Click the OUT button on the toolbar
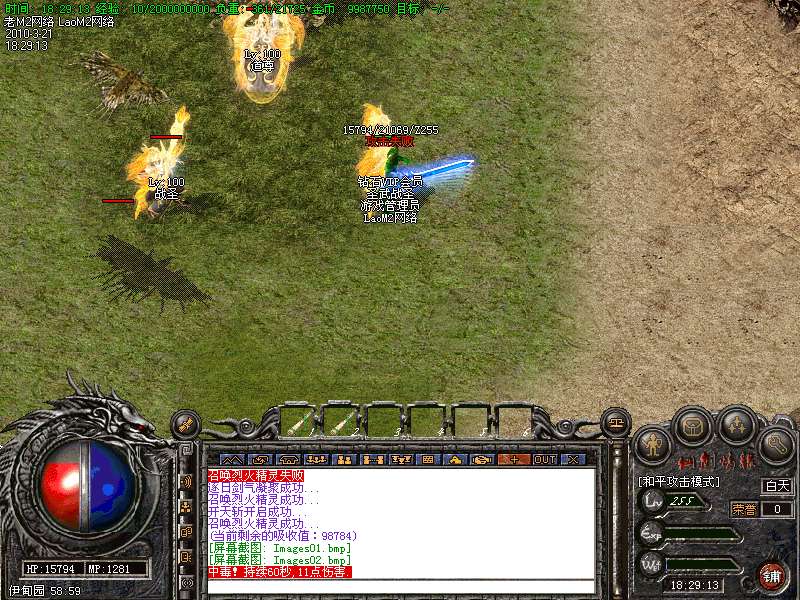The height and width of the screenshot is (600, 800). coord(544,459)
